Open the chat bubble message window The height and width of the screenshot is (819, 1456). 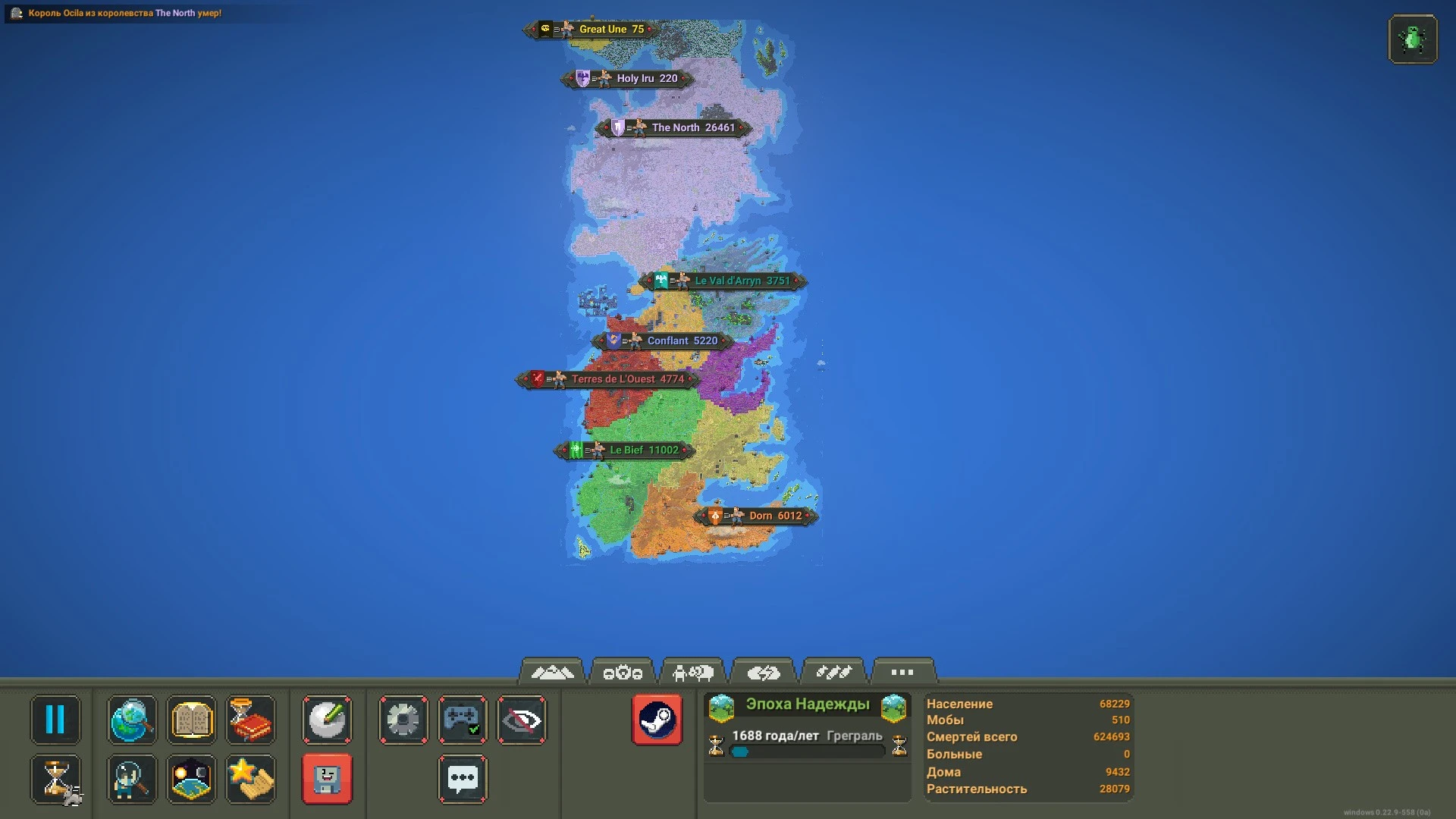[463, 779]
